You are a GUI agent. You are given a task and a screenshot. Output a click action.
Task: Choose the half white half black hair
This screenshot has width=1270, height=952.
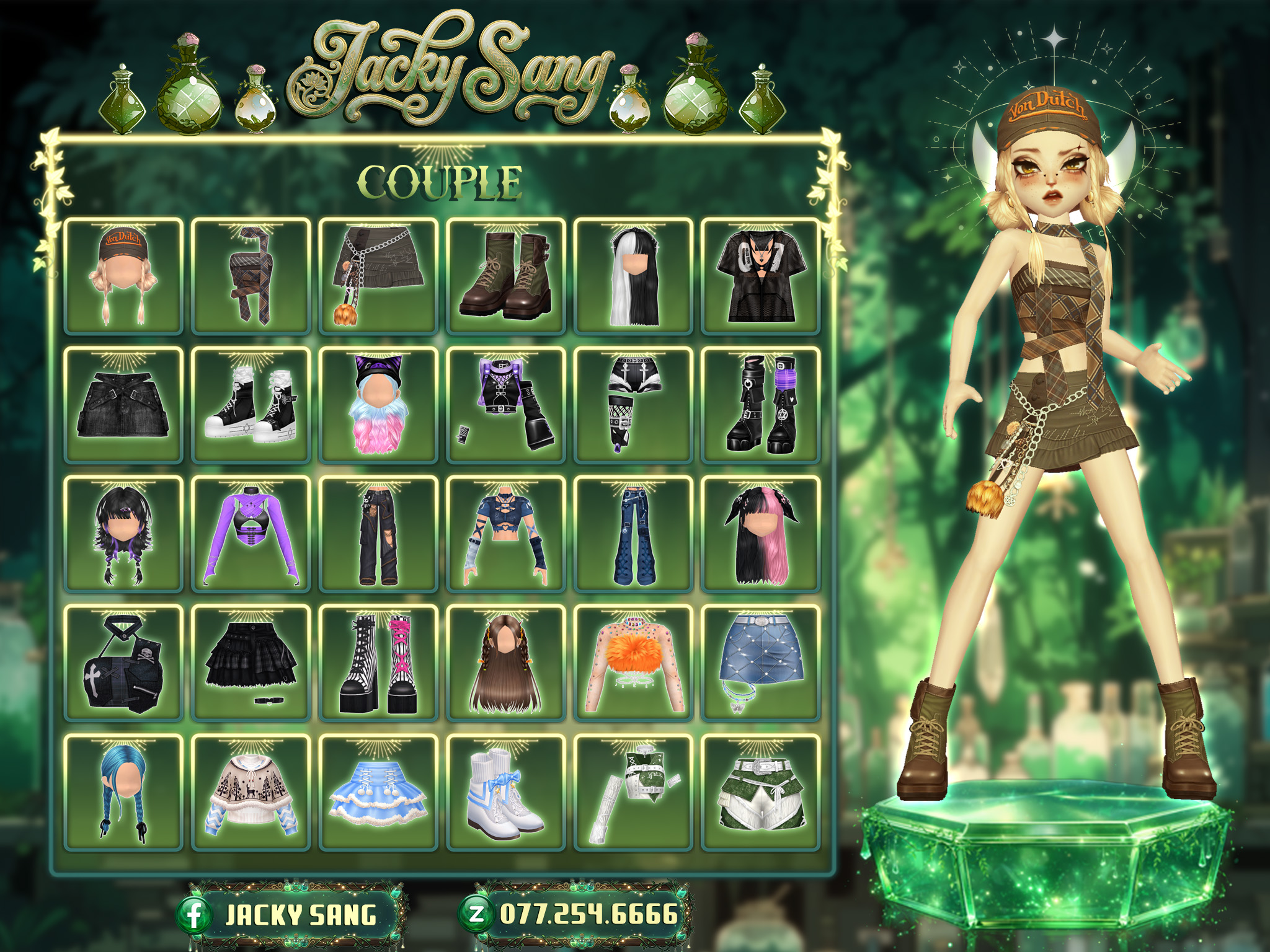pyautogui.click(x=633, y=276)
